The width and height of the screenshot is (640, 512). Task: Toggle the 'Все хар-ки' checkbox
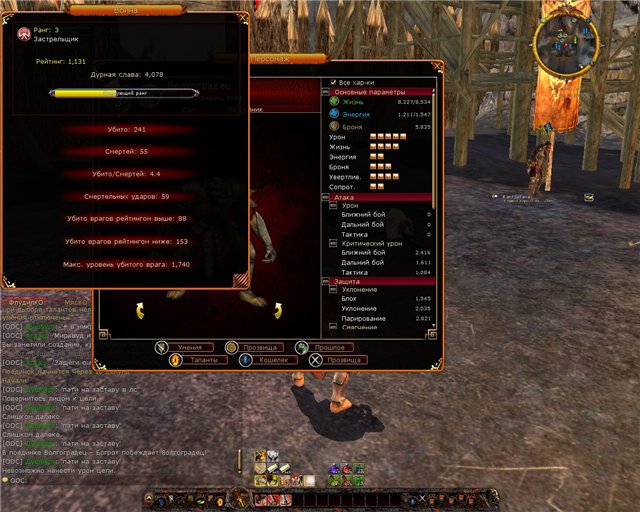click(x=335, y=82)
